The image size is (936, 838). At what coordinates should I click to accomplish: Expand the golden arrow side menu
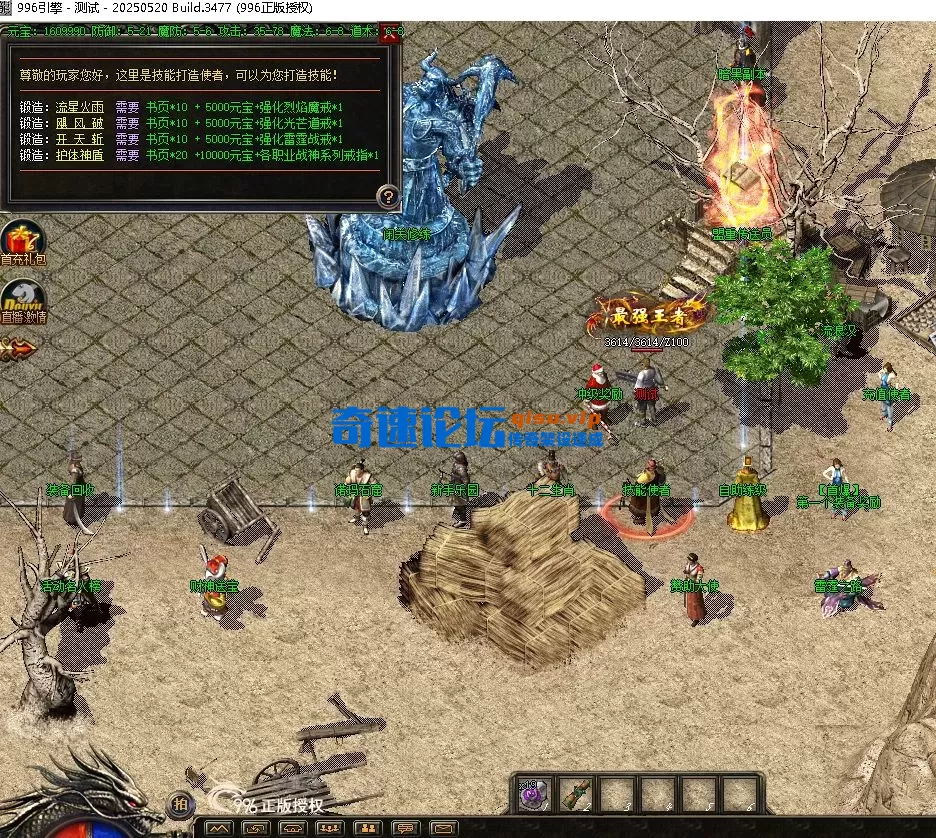18,348
